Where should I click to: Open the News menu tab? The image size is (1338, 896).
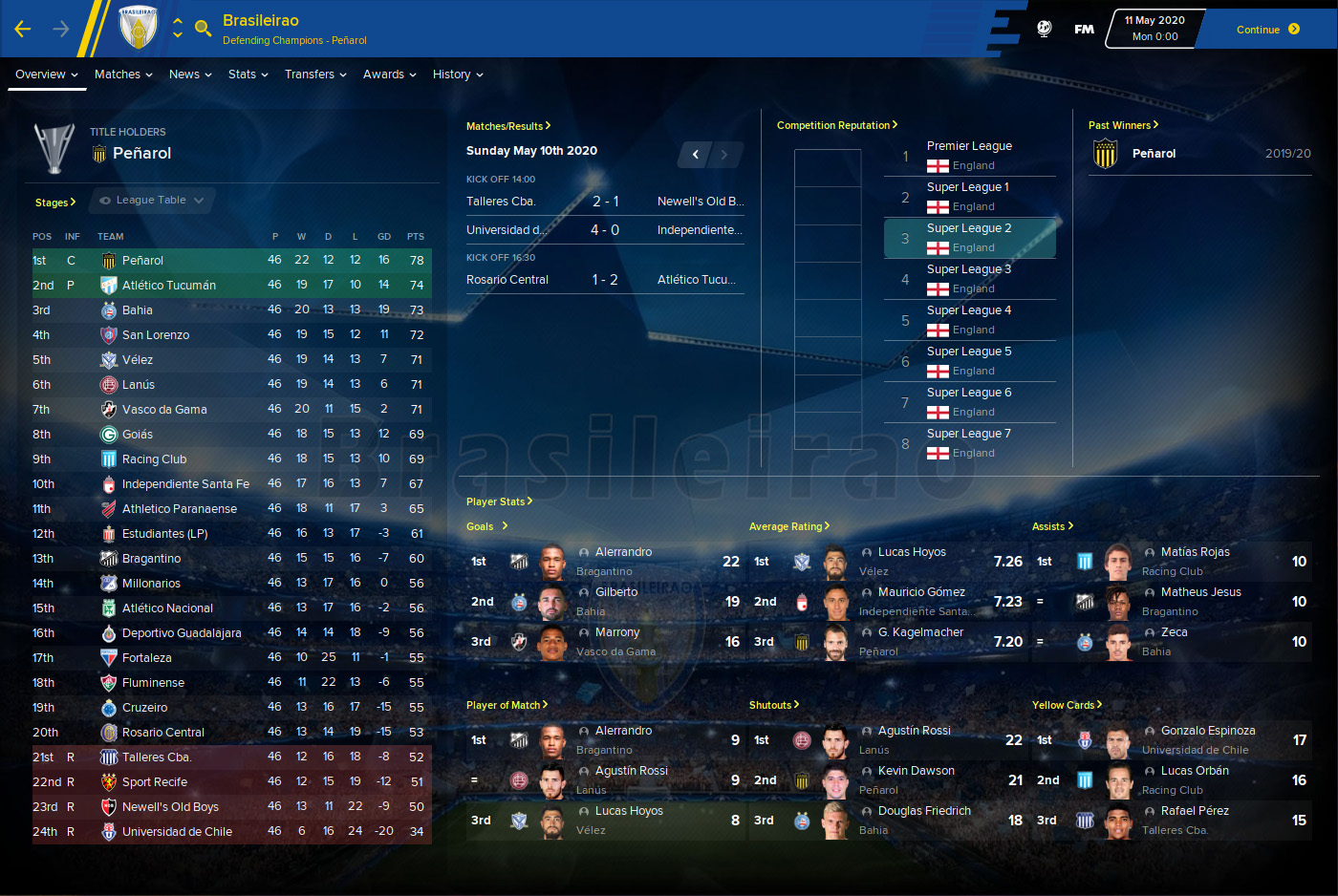click(x=189, y=75)
